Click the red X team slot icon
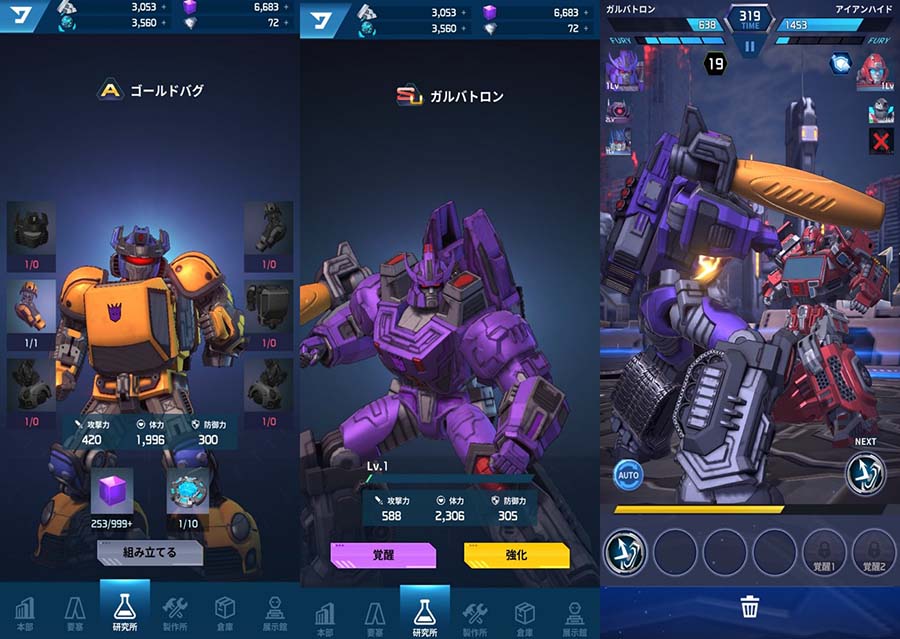 tap(881, 141)
